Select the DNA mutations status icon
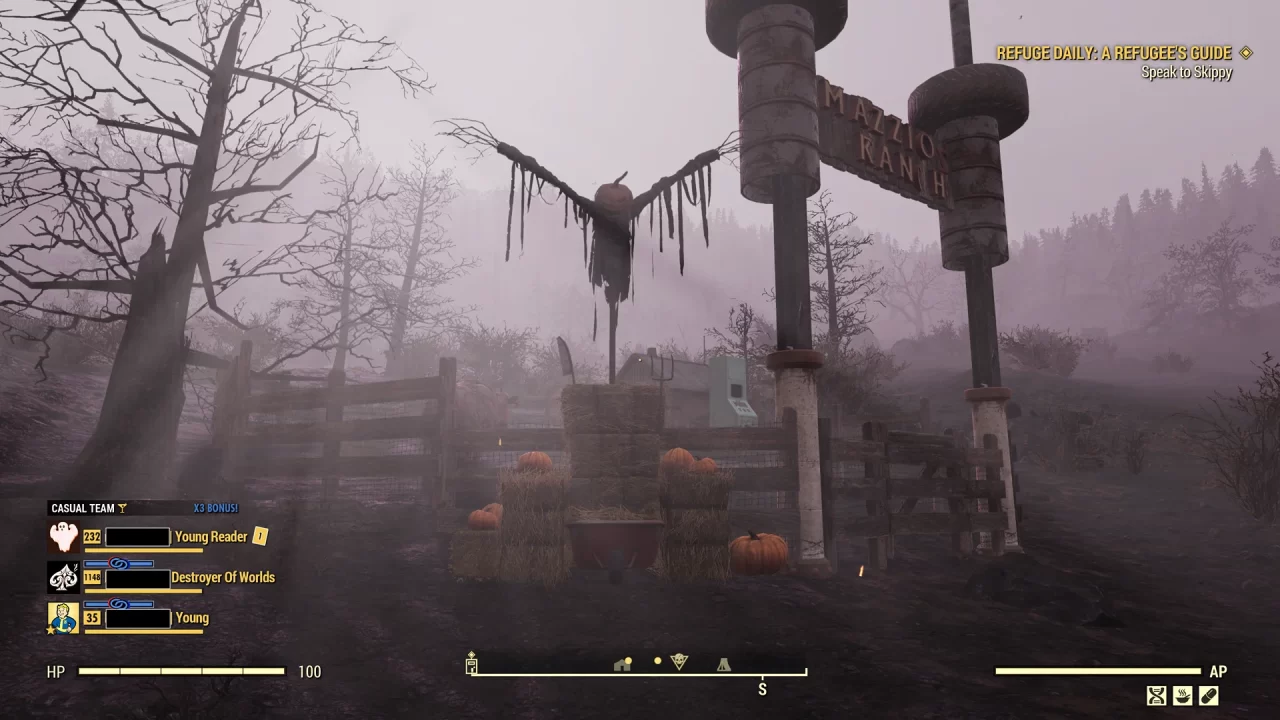This screenshot has height=720, width=1280. coord(1156,696)
